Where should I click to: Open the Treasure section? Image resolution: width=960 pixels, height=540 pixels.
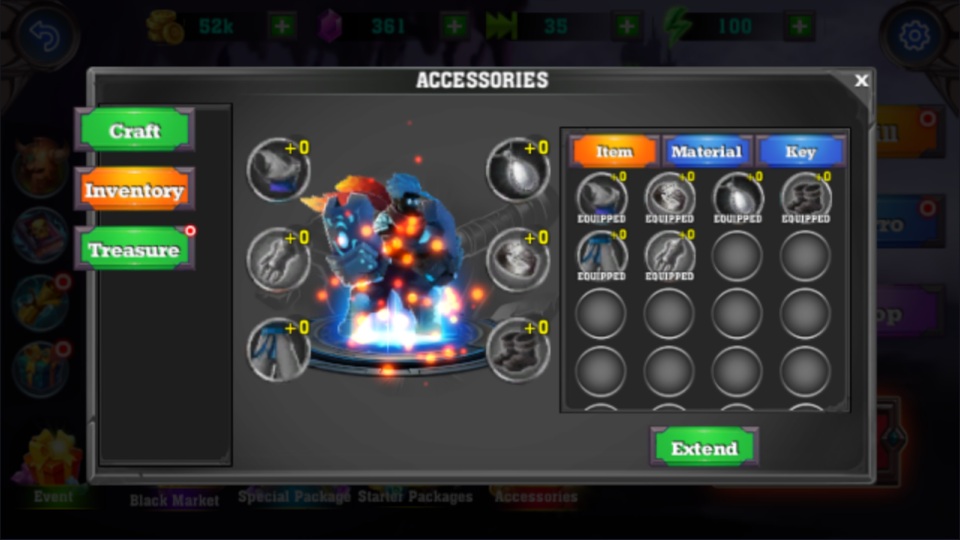coord(134,250)
